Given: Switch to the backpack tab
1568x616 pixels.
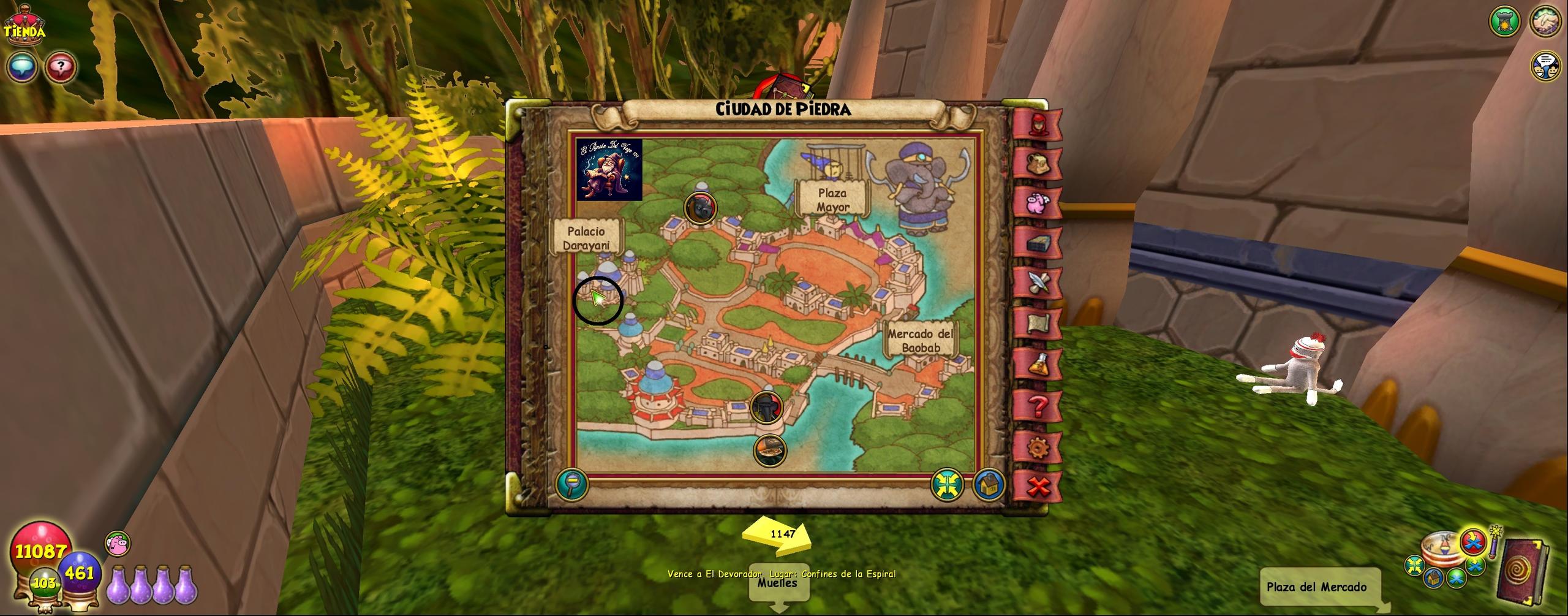Looking at the screenshot, I should [1038, 164].
